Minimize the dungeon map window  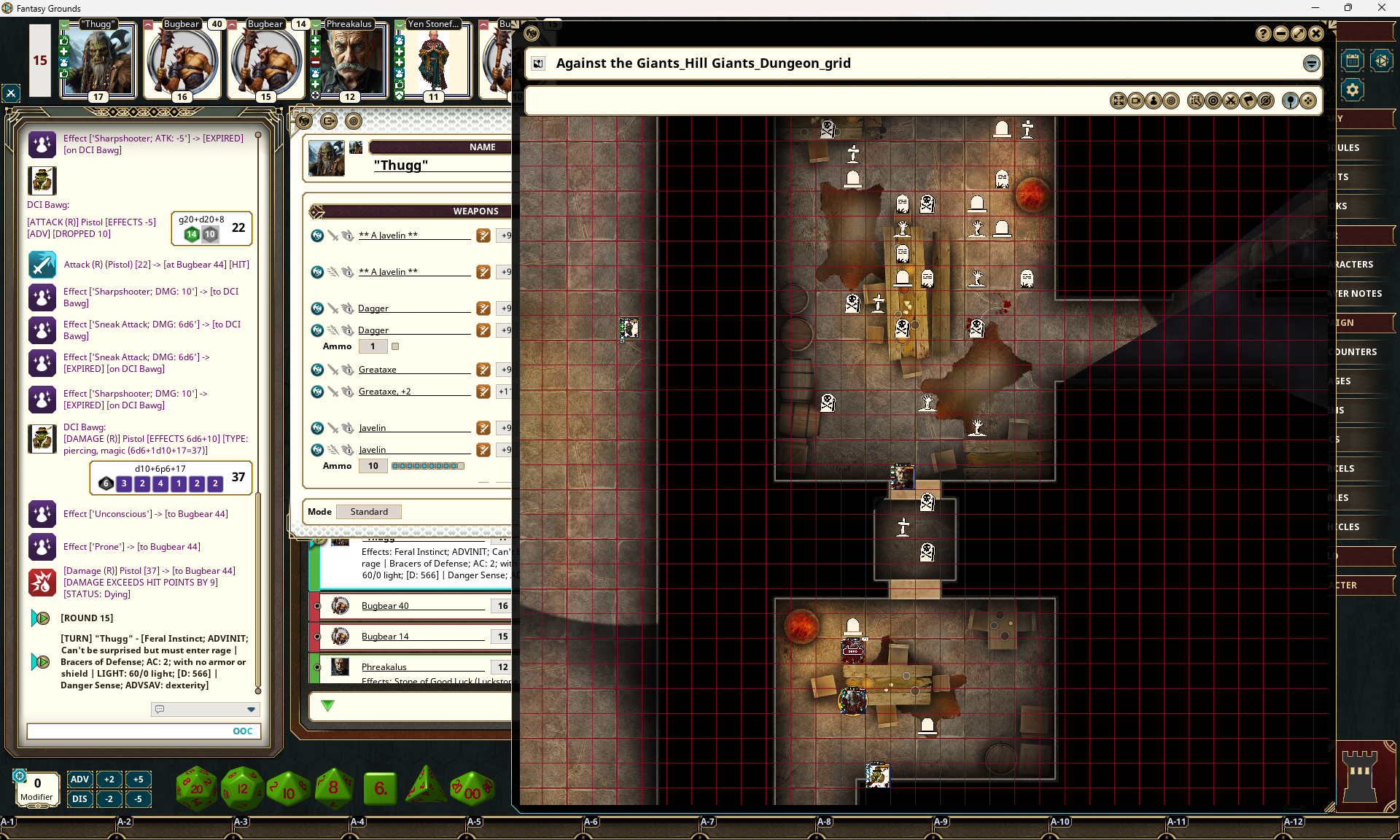point(1281,34)
